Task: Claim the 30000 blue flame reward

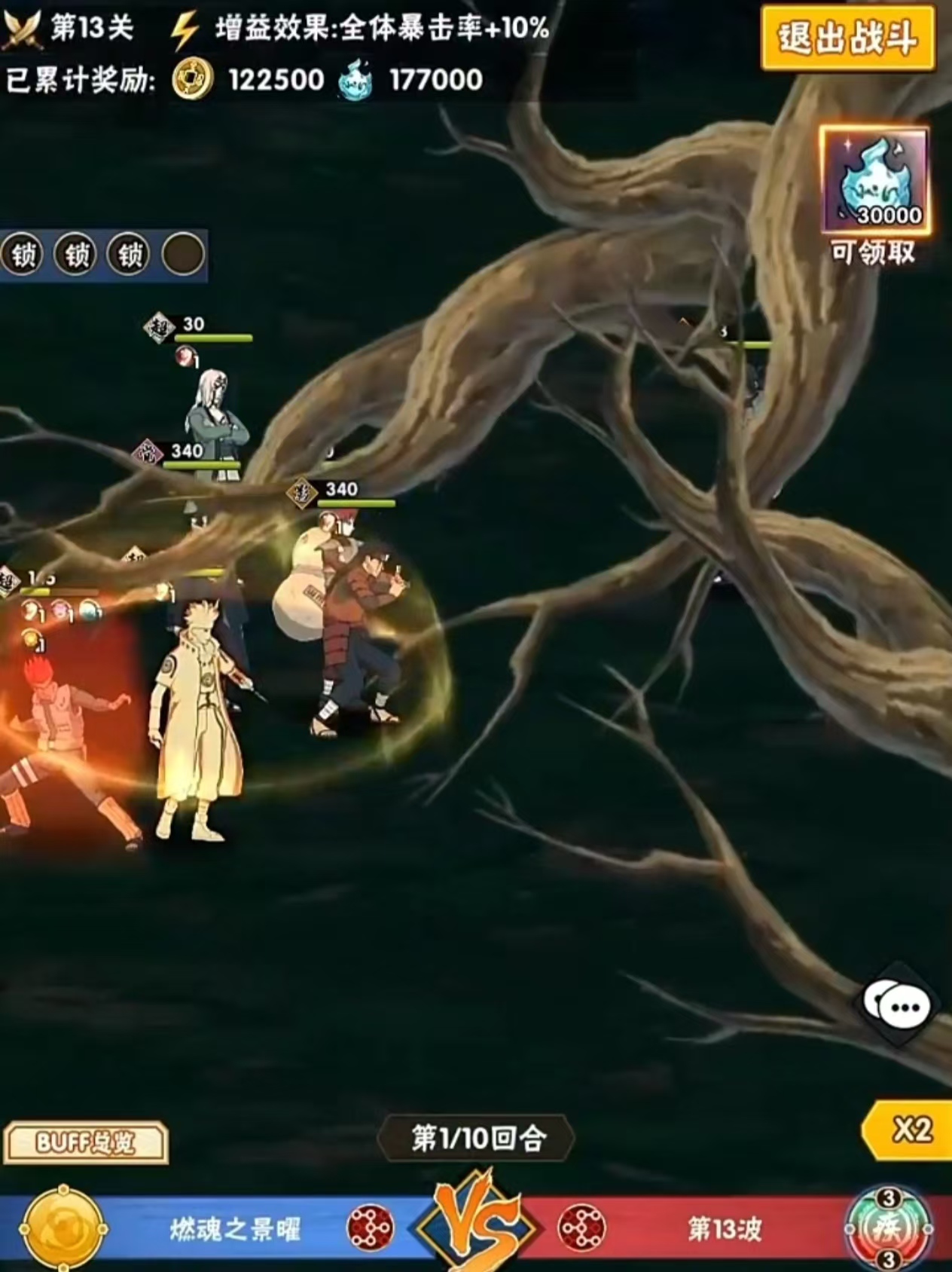Action: [x=874, y=182]
